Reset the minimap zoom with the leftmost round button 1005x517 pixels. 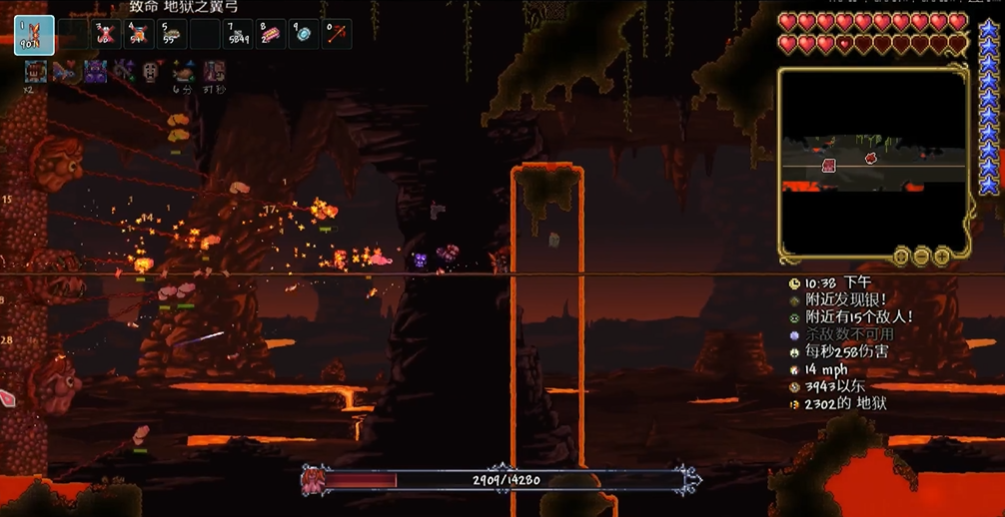coord(900,257)
